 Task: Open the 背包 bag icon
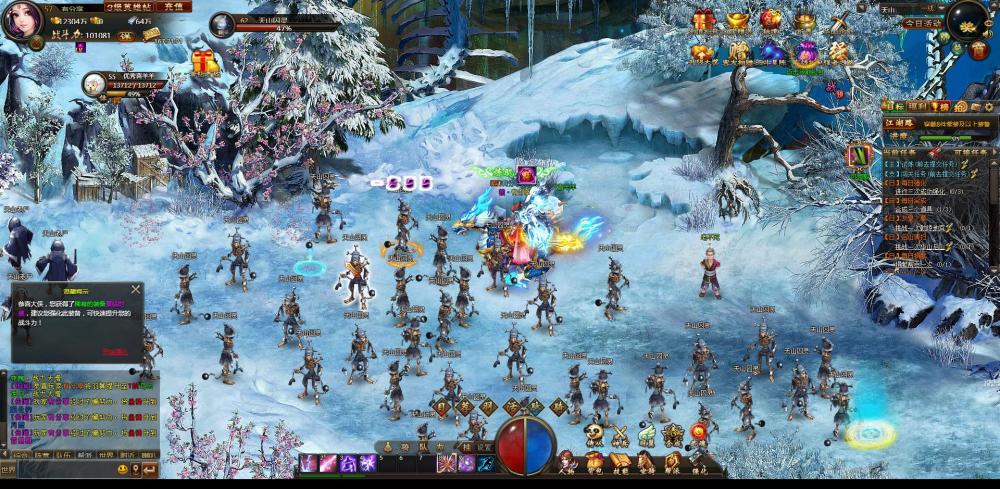coord(594,462)
